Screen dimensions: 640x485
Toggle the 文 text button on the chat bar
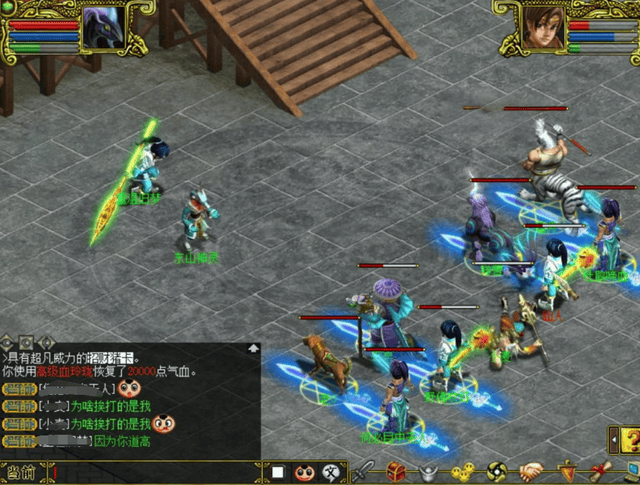point(330,472)
